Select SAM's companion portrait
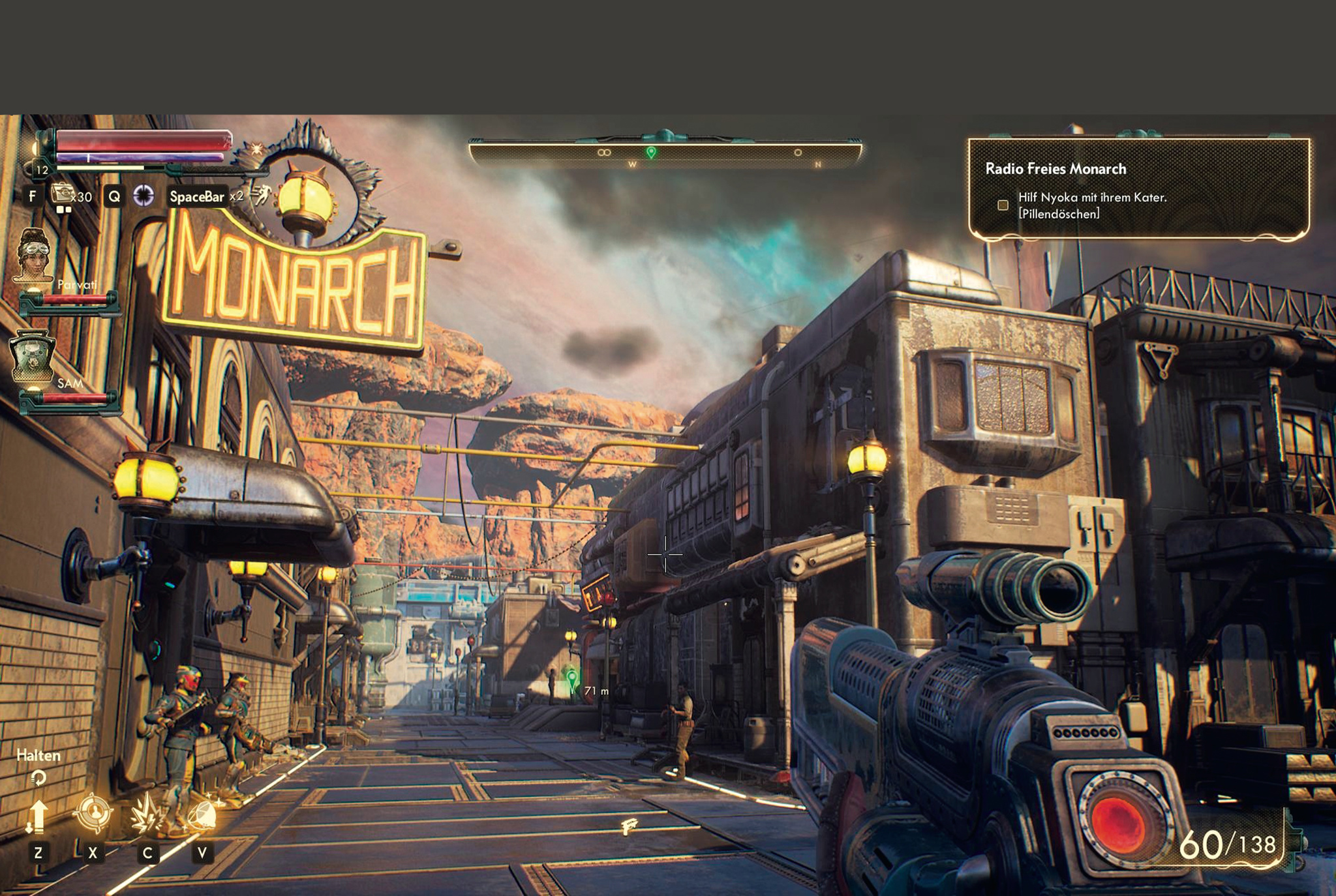1336x896 pixels. point(32,356)
